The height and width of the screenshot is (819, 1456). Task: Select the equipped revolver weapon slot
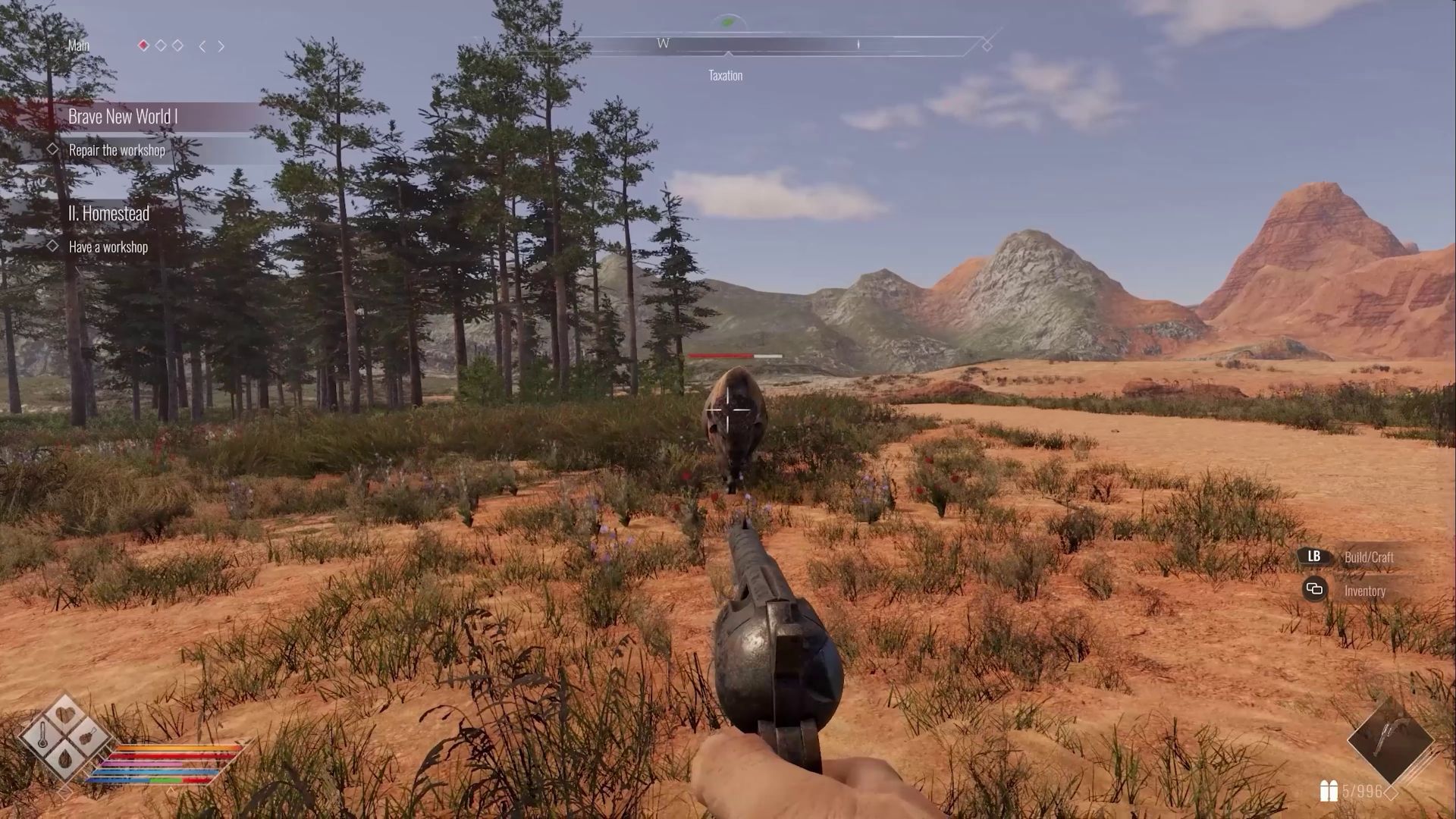tap(1391, 739)
